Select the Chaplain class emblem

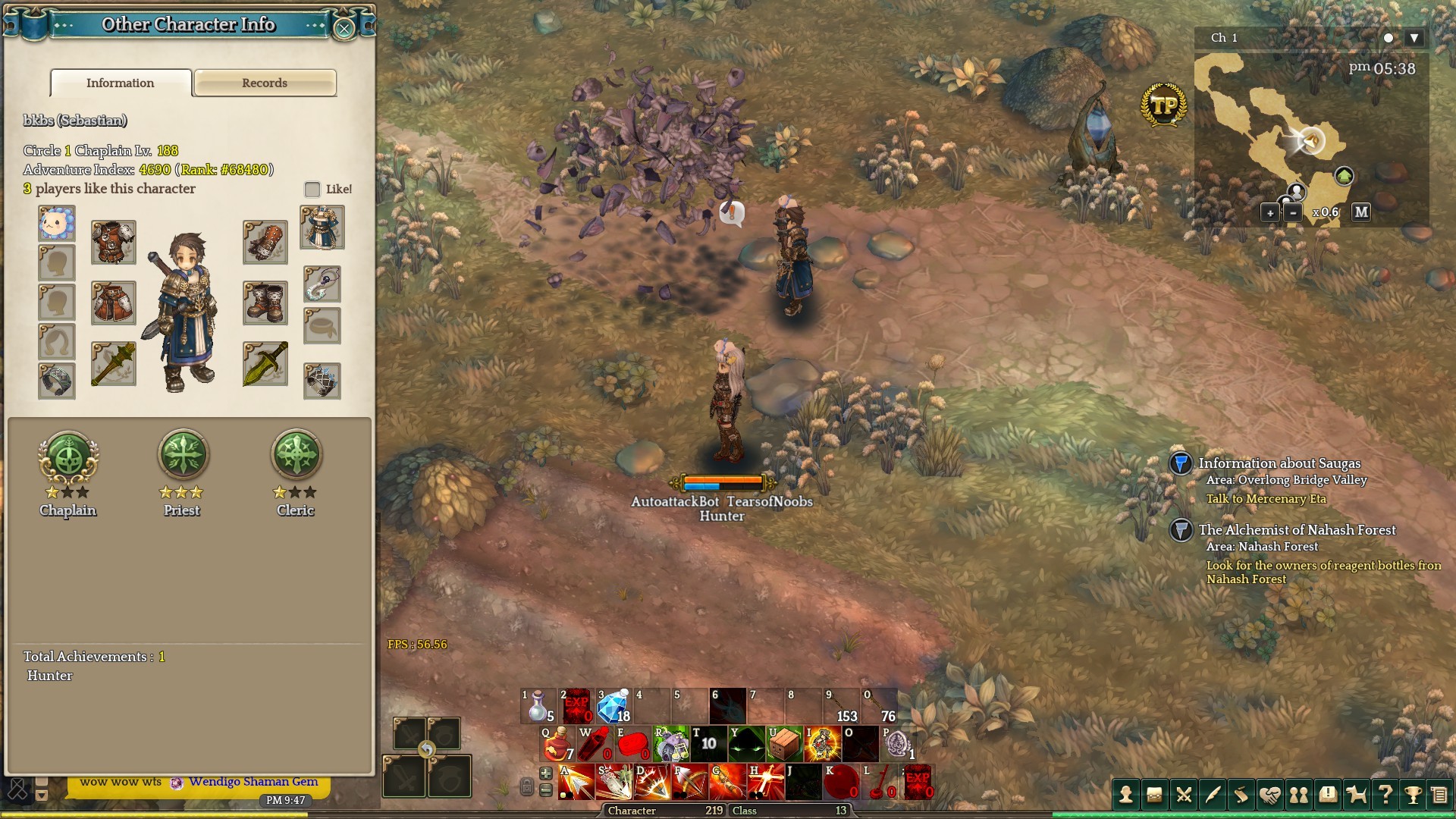coord(68,457)
